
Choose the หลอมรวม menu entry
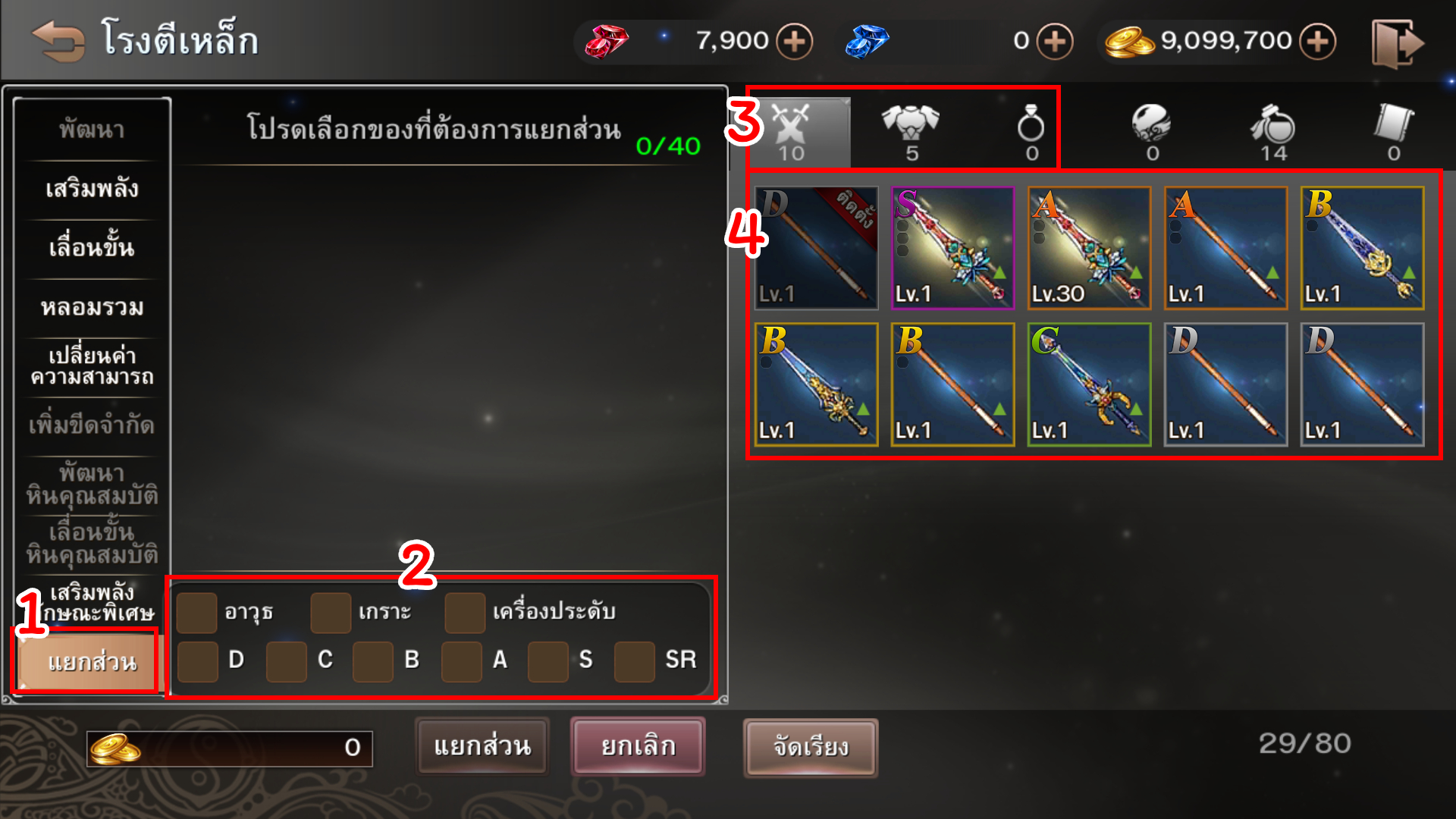pos(92,307)
